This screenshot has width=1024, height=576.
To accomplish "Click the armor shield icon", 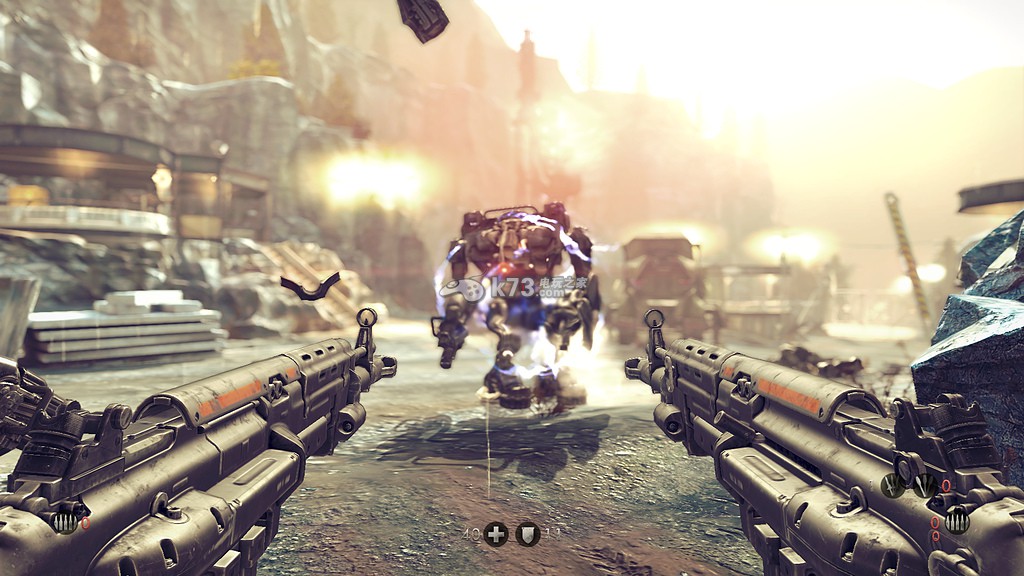I will [x=528, y=534].
